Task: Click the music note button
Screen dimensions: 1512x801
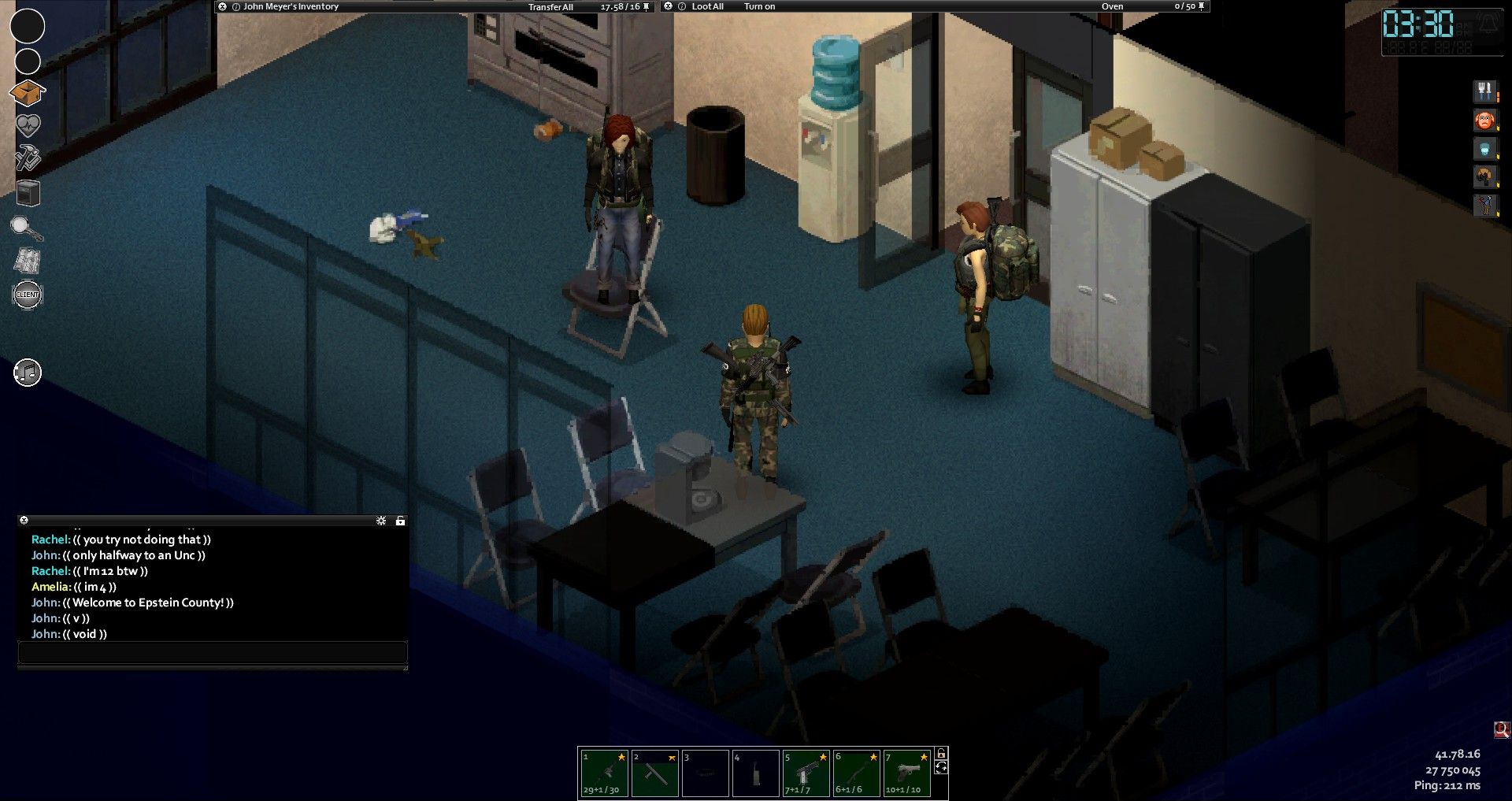Action: click(28, 373)
